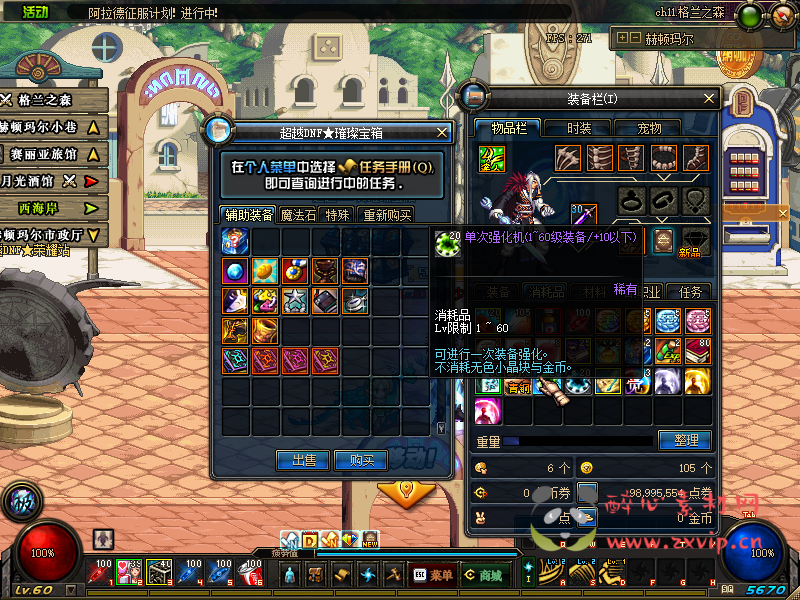Select the 重新购买 buyback tab

pyautogui.click(x=386, y=214)
